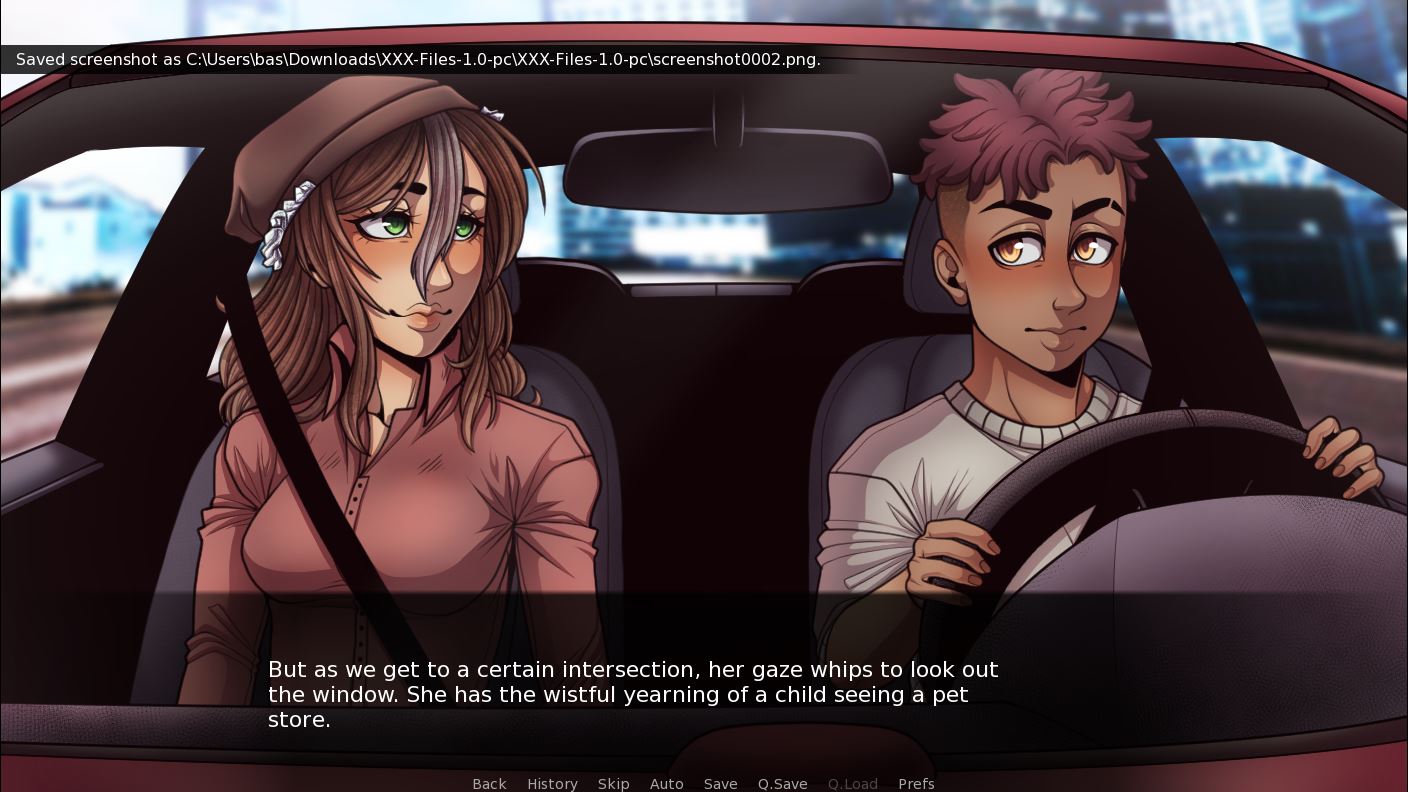Screen dimensions: 1408x792
Task: Activate Skip to fast-forward dialogue
Action: pyautogui.click(x=613, y=783)
